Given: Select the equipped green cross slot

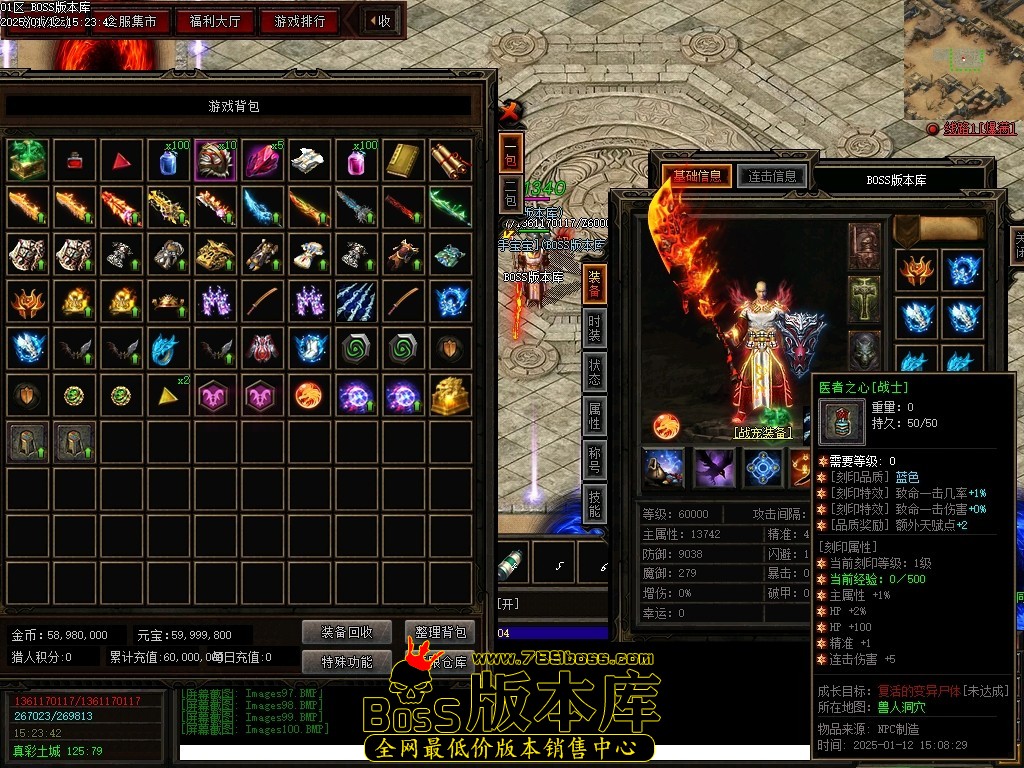Looking at the screenshot, I should [865, 296].
